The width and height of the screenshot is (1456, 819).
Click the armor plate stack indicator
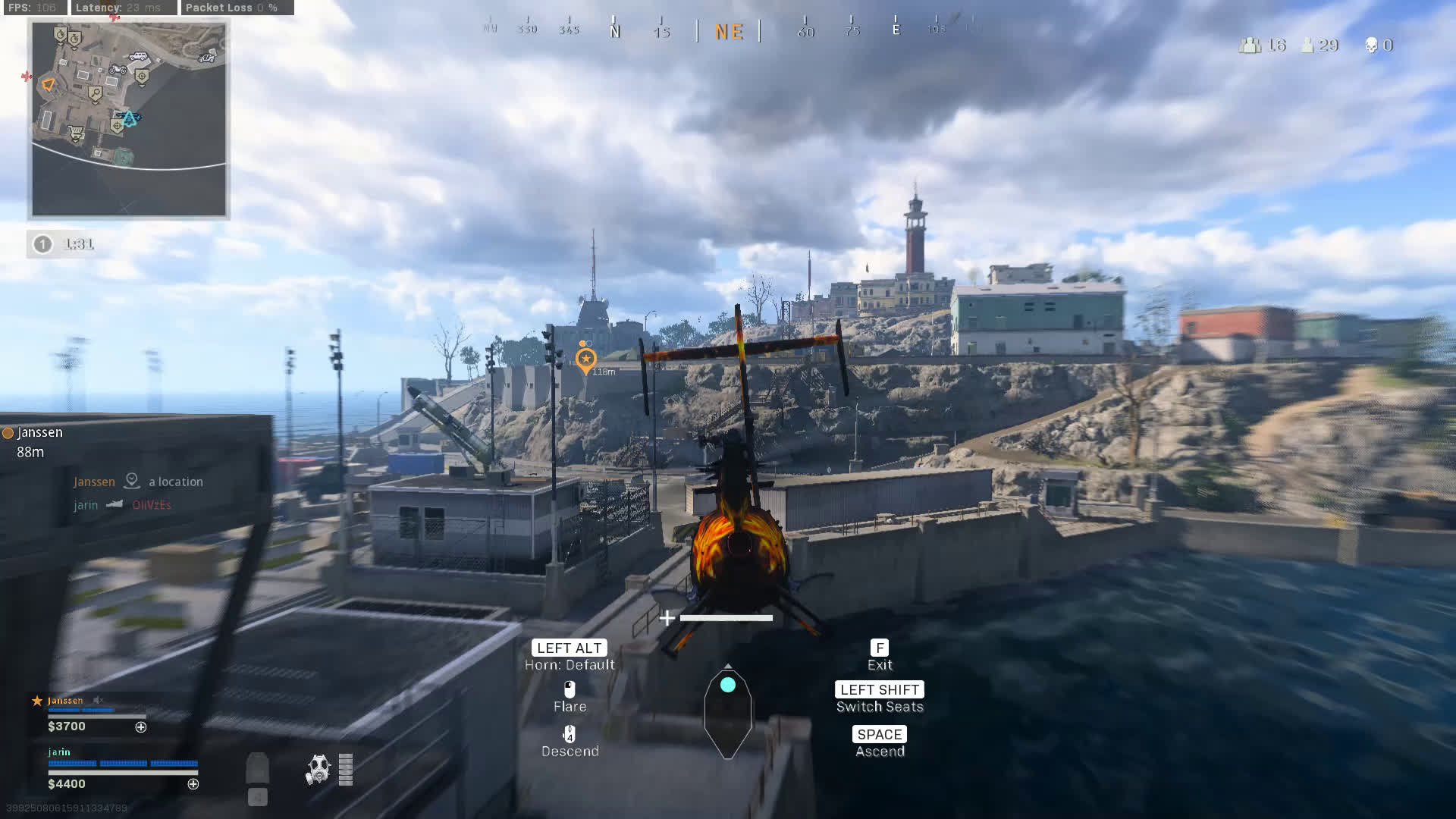click(x=346, y=769)
